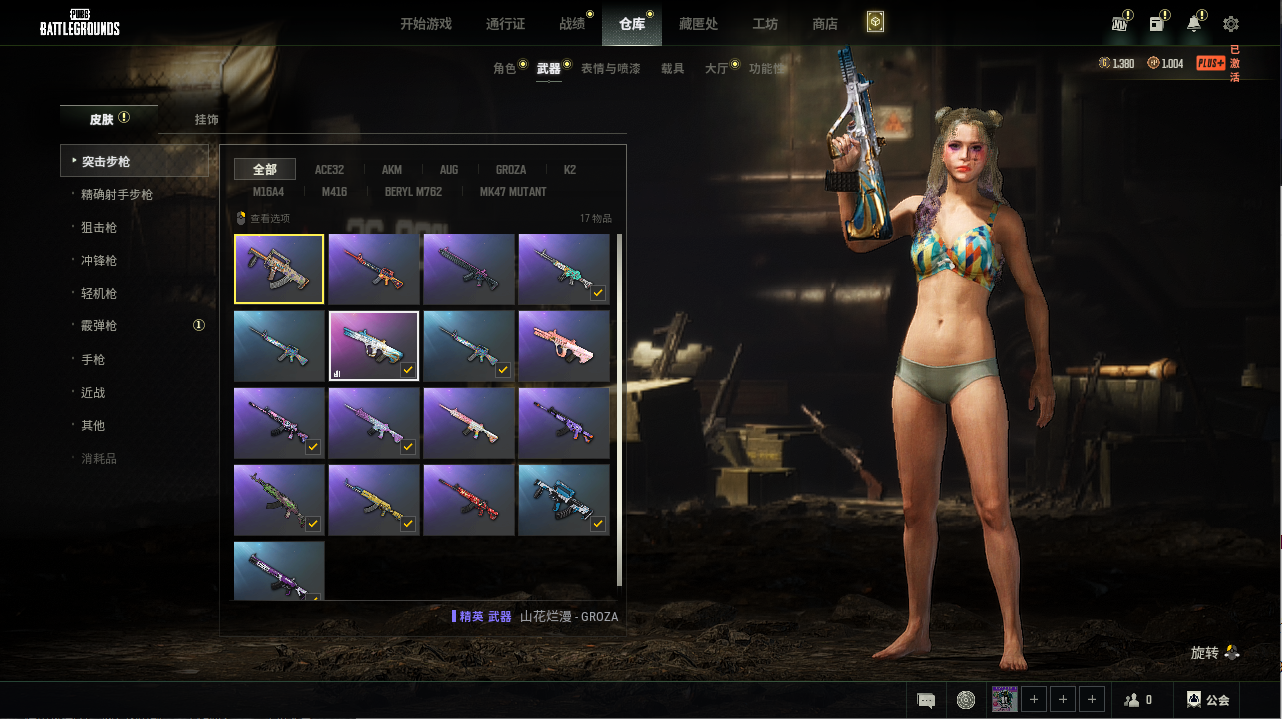The width and height of the screenshot is (1282, 719).
Task: Switch to the 载具 vehicle sub-tab
Action: (672, 69)
